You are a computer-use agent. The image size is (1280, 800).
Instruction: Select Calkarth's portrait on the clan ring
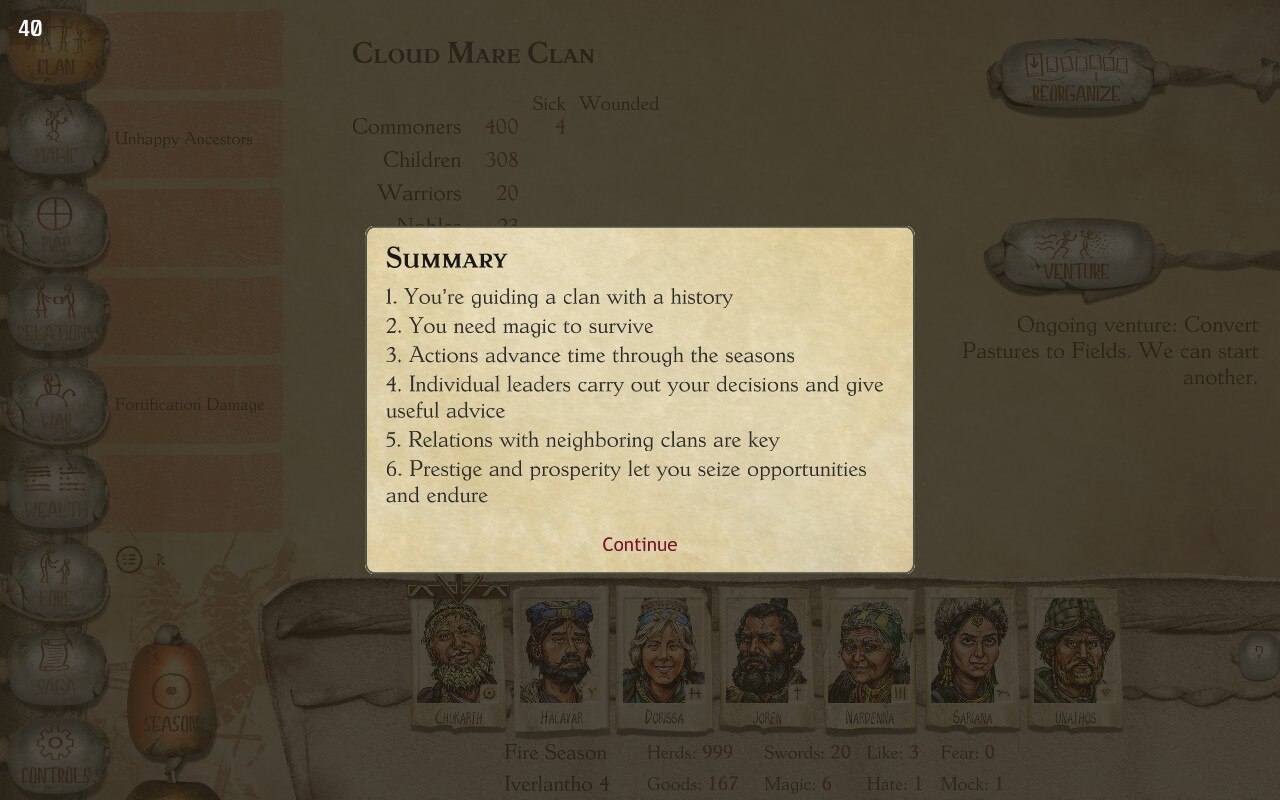tap(459, 655)
